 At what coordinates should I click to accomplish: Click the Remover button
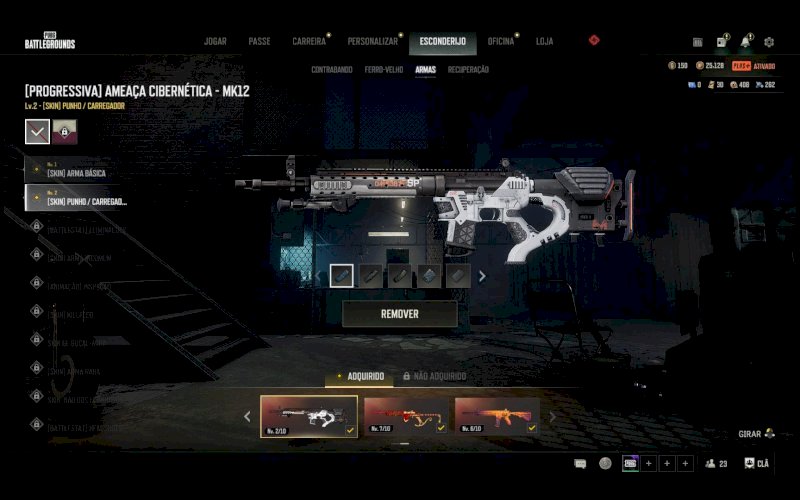tap(399, 314)
